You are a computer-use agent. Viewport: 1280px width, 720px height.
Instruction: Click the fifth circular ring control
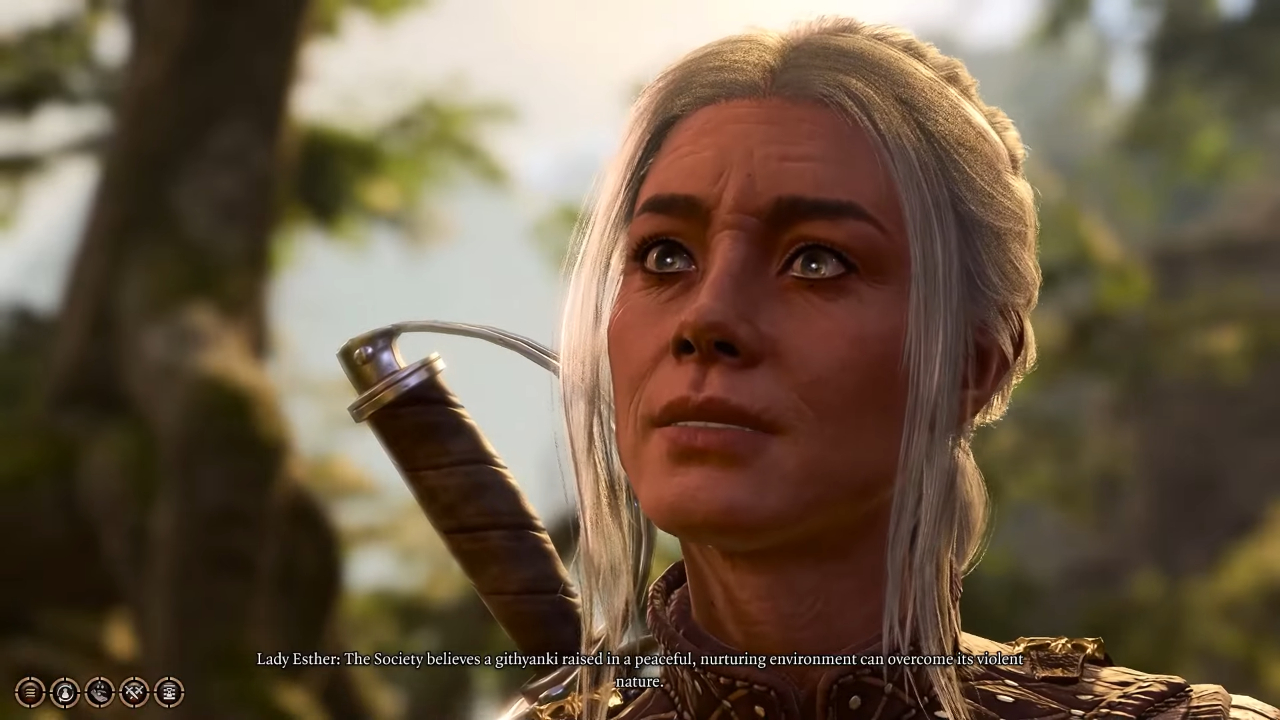(x=169, y=691)
